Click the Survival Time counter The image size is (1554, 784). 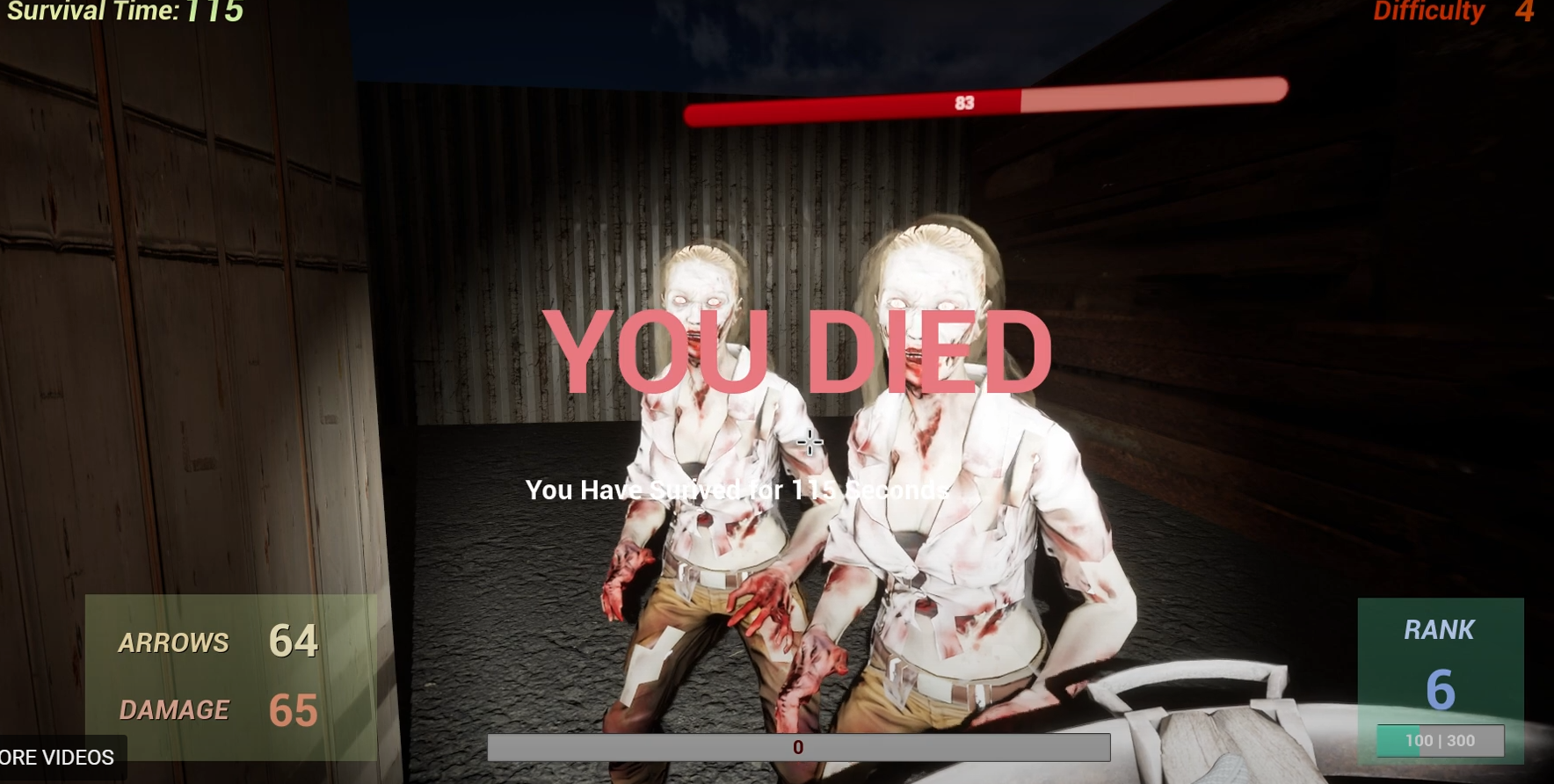(x=123, y=12)
